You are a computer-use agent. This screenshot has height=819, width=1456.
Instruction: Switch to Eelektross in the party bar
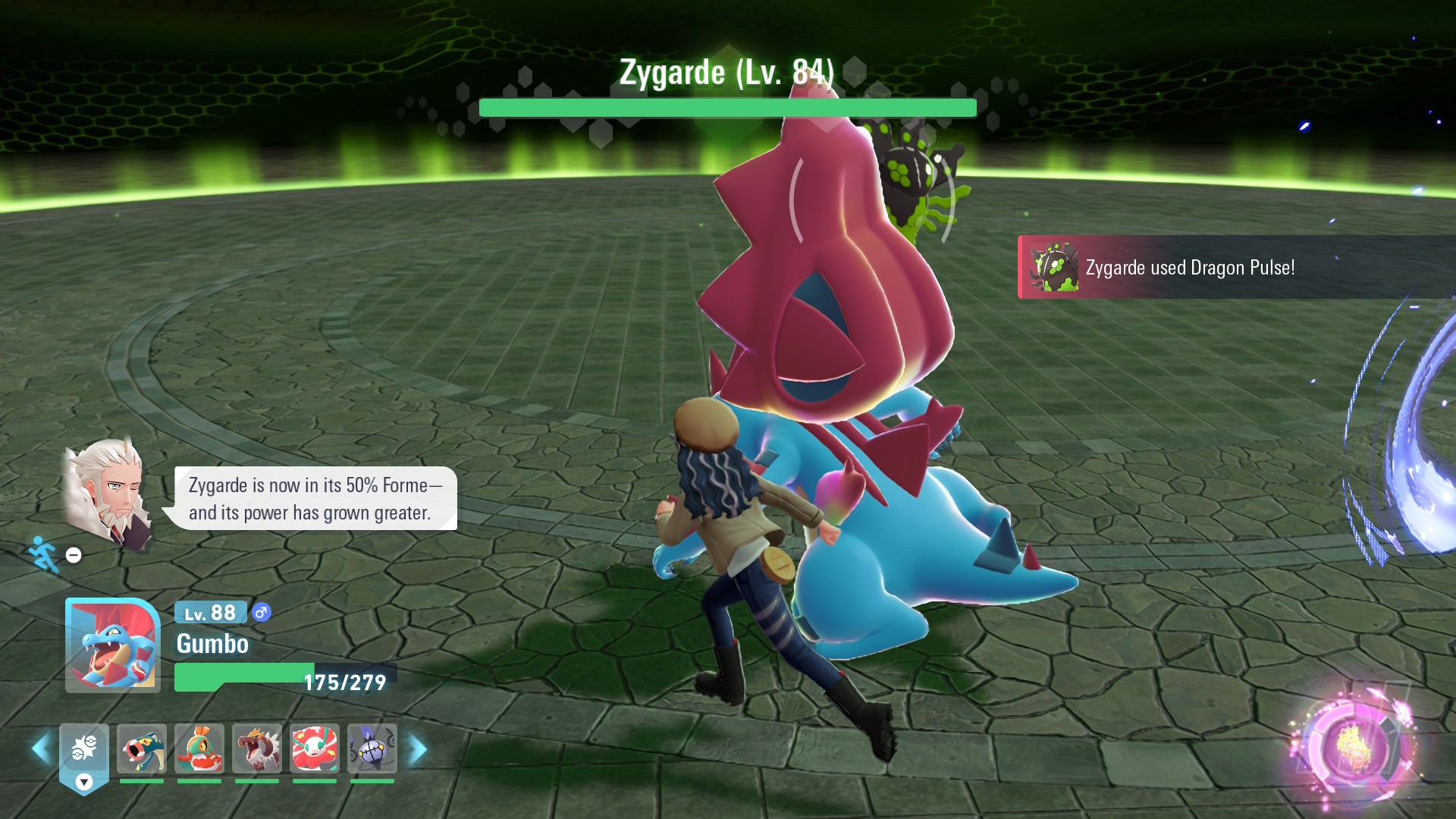coord(142,748)
